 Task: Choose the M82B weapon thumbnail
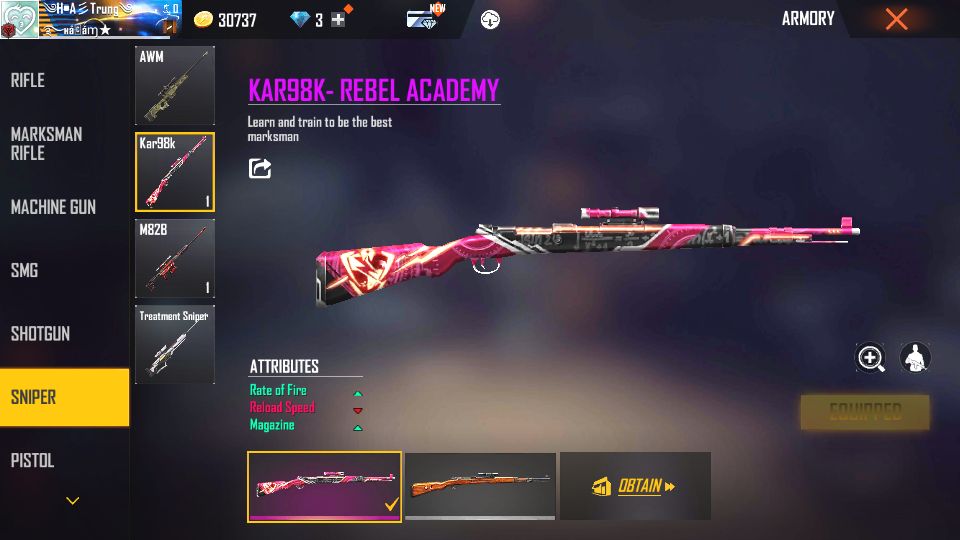[x=174, y=259]
